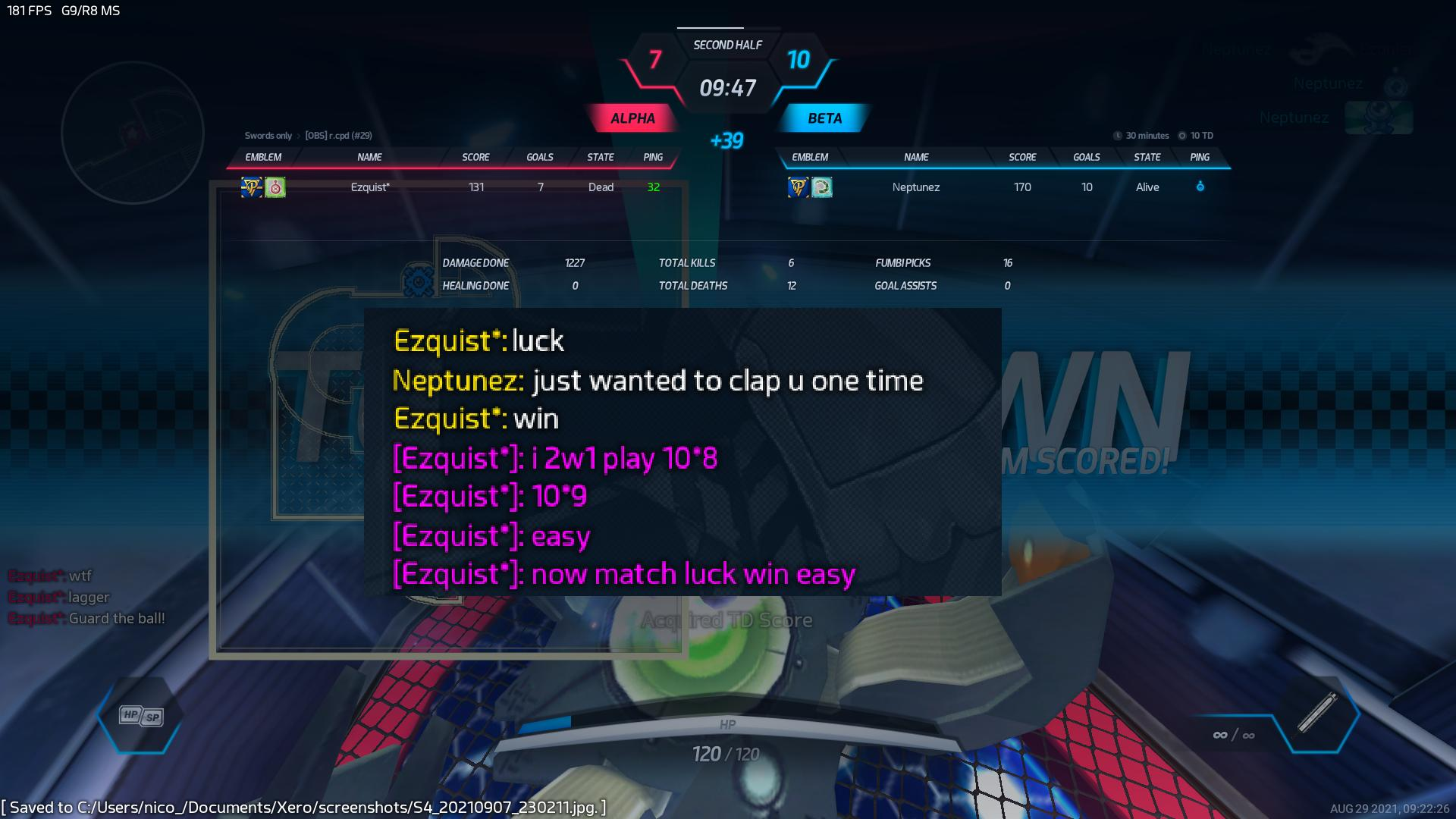Click the HP/SP hexagon icon

point(141,716)
